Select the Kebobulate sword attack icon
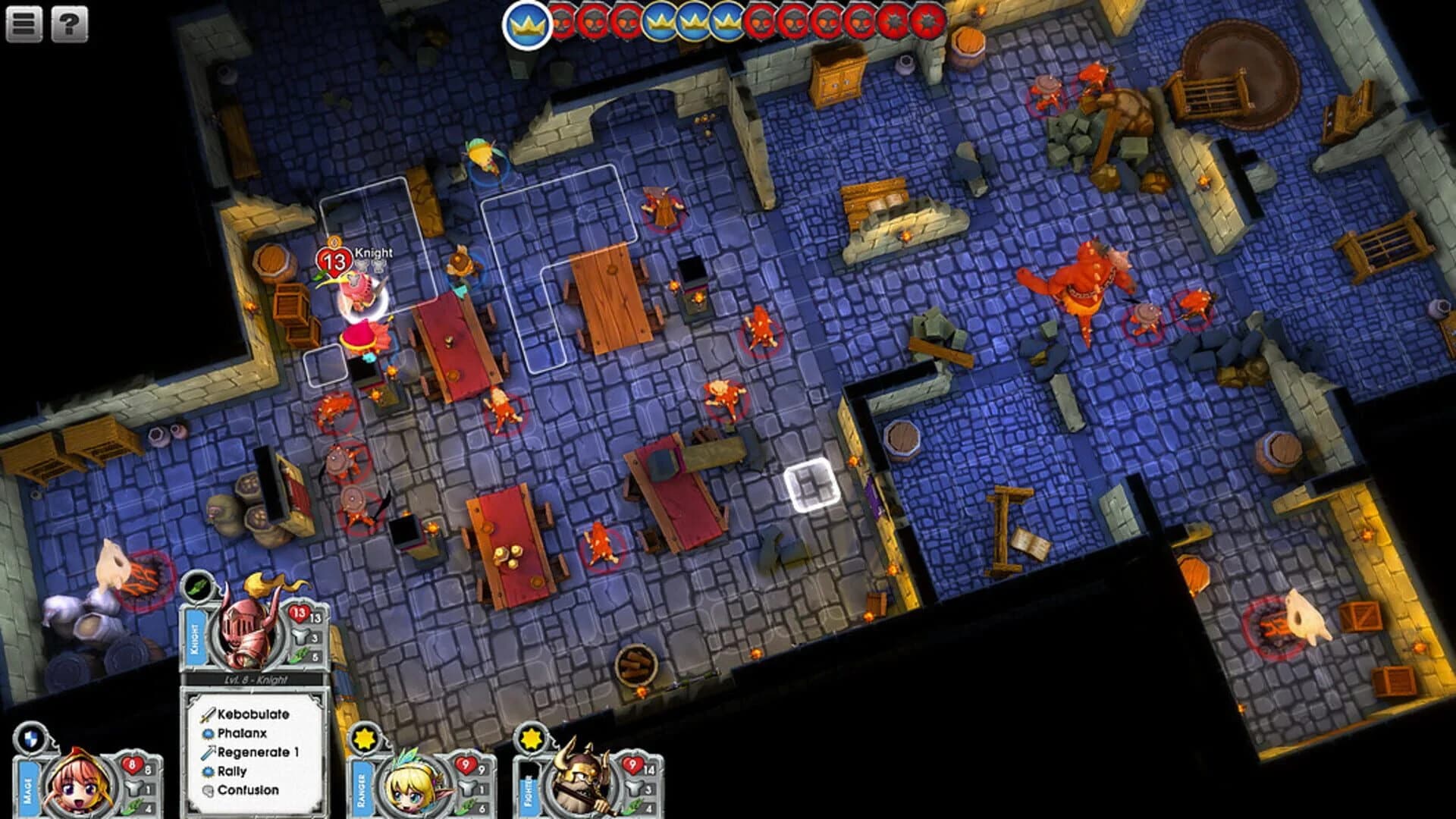Image resolution: width=1456 pixels, height=819 pixels. (207, 714)
